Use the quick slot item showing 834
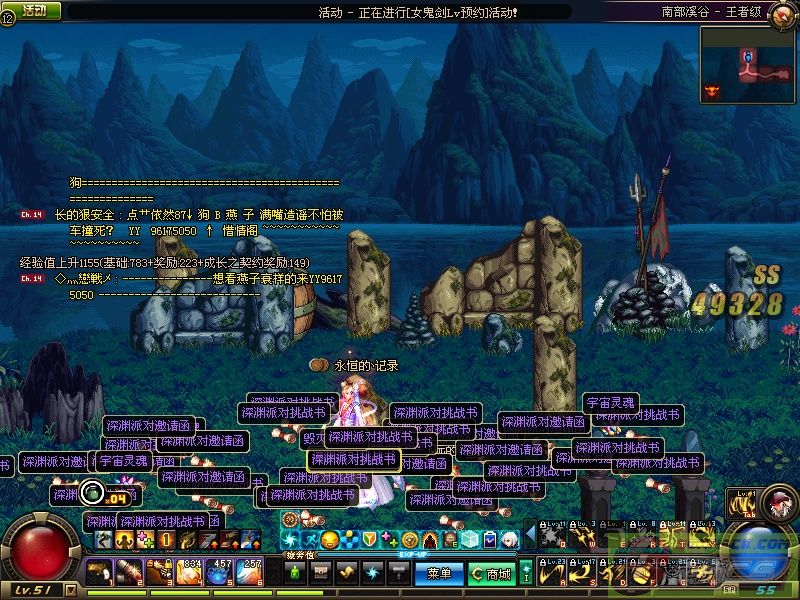The width and height of the screenshot is (800, 600). (190, 573)
